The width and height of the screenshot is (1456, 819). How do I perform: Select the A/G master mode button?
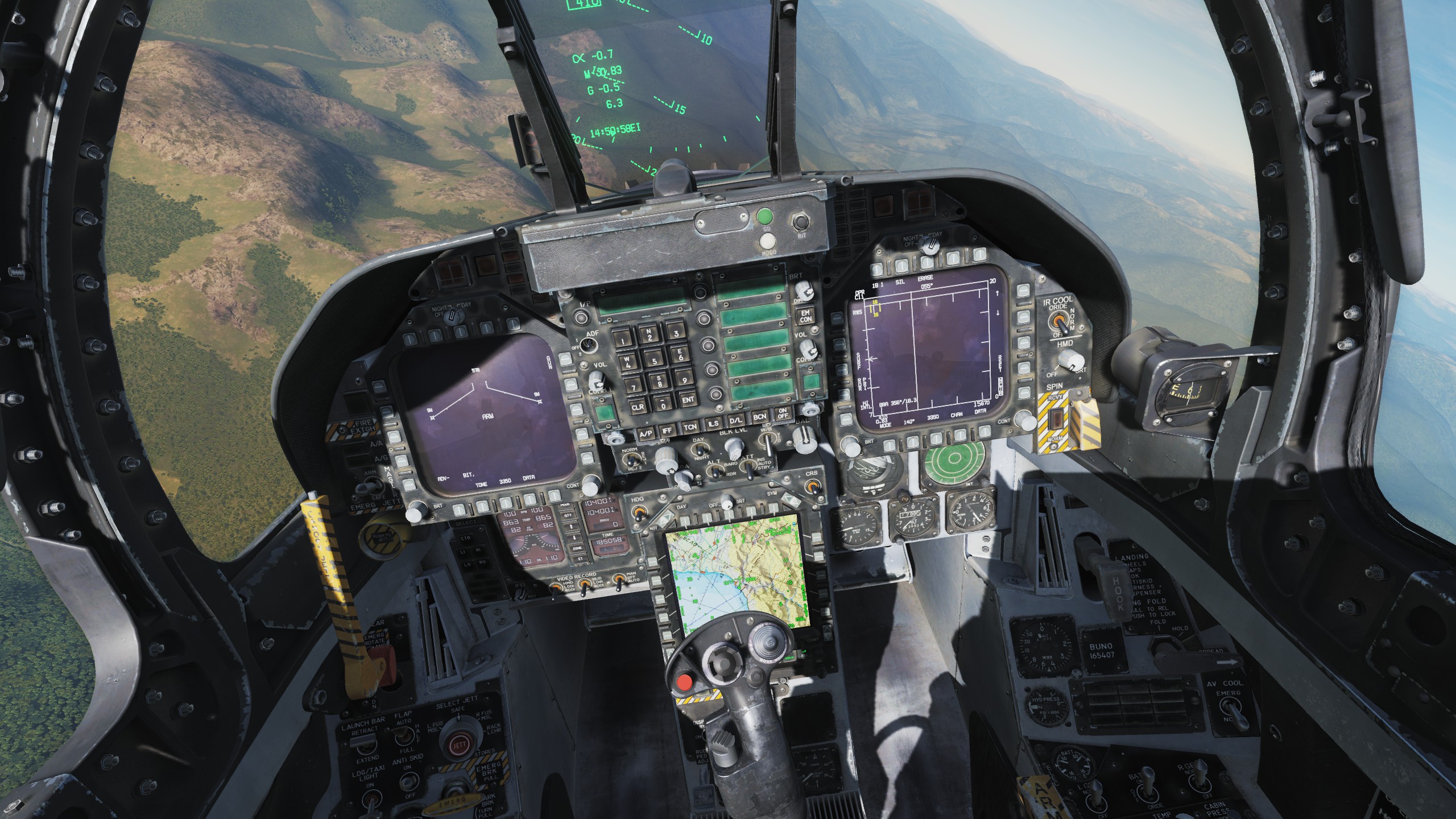point(402,462)
